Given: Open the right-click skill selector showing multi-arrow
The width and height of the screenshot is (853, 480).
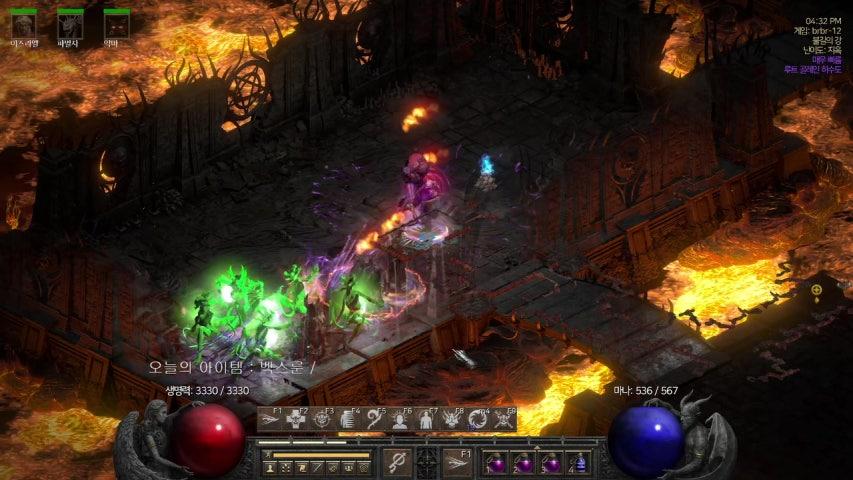Looking at the screenshot, I should coord(457,462).
